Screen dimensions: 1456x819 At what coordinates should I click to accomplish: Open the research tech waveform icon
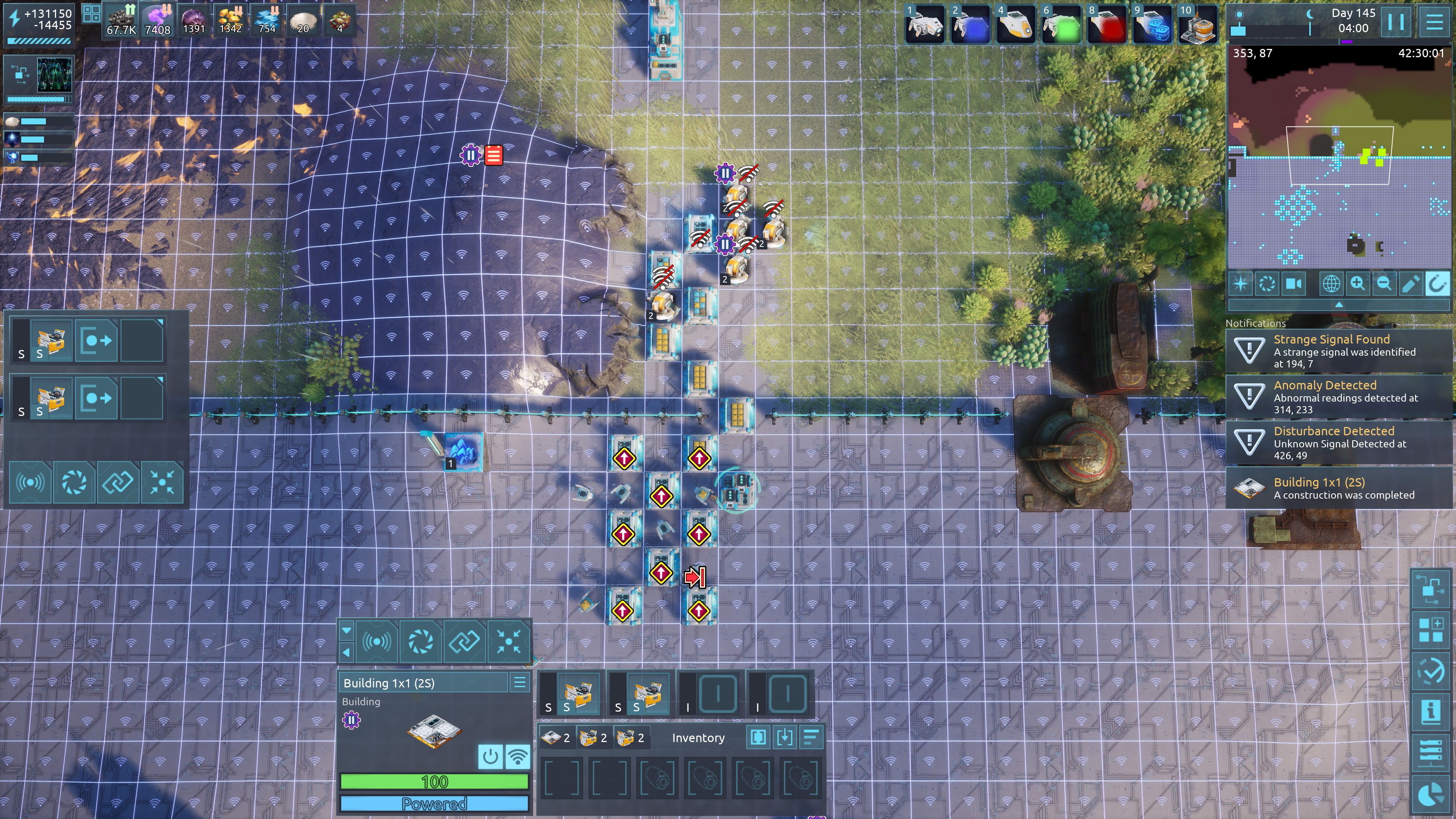[x=54, y=74]
